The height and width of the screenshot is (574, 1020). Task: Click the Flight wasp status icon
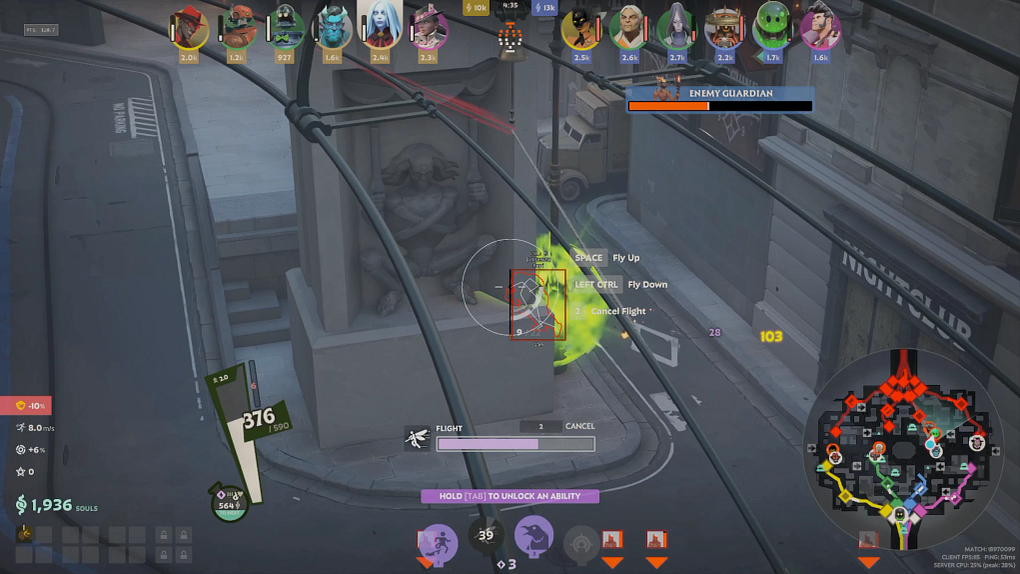[418, 438]
